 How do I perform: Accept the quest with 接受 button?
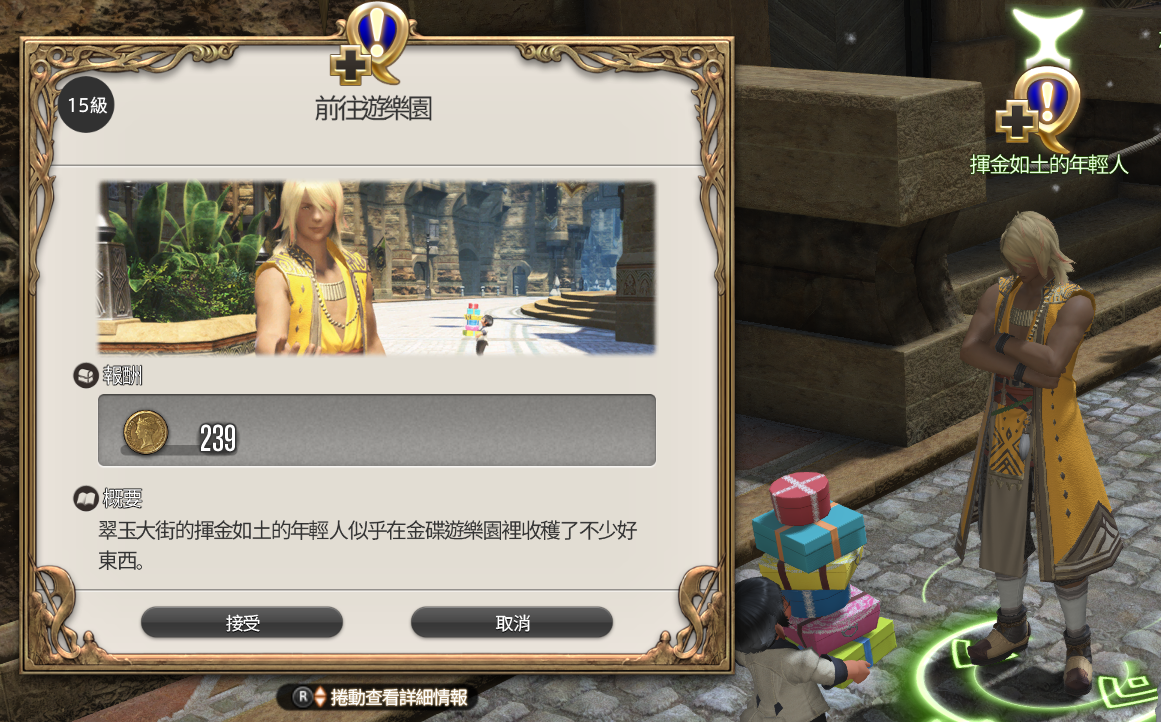click(x=242, y=623)
